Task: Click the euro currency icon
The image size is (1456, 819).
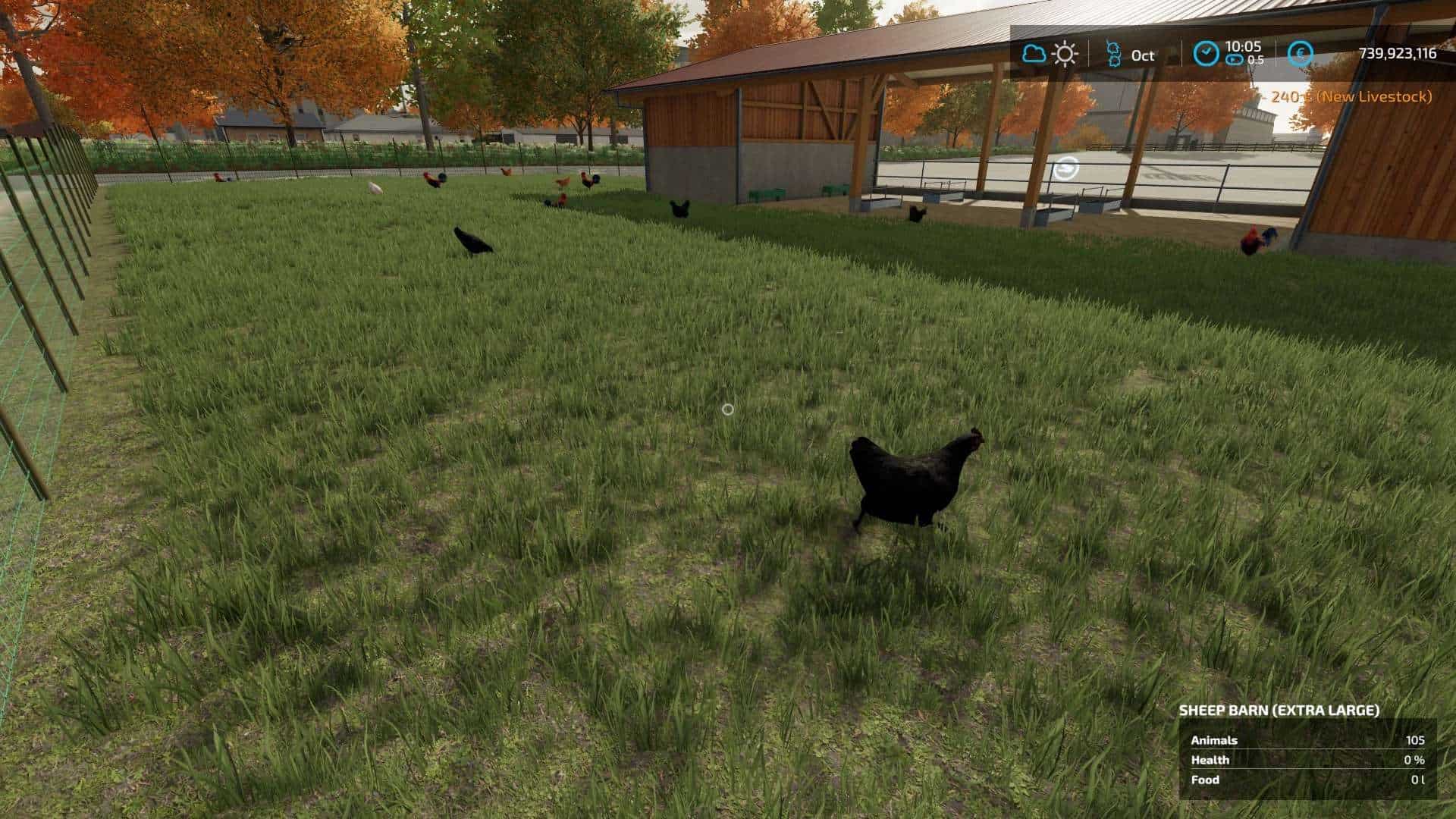Action: click(x=1299, y=54)
